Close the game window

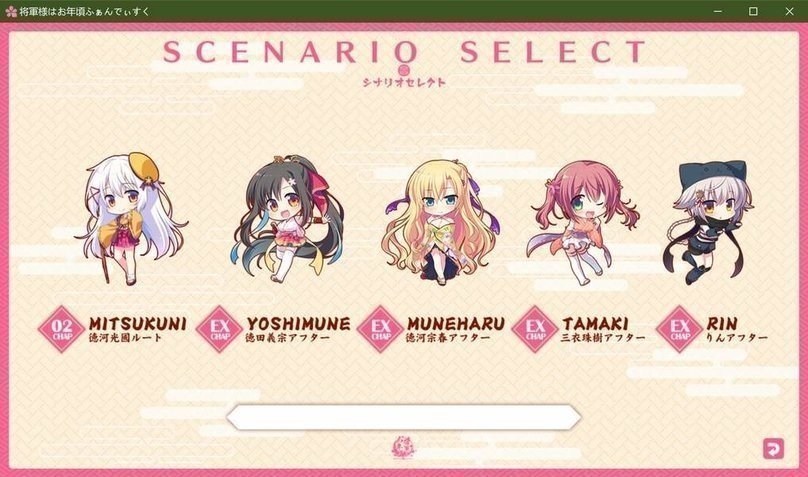[788, 10]
